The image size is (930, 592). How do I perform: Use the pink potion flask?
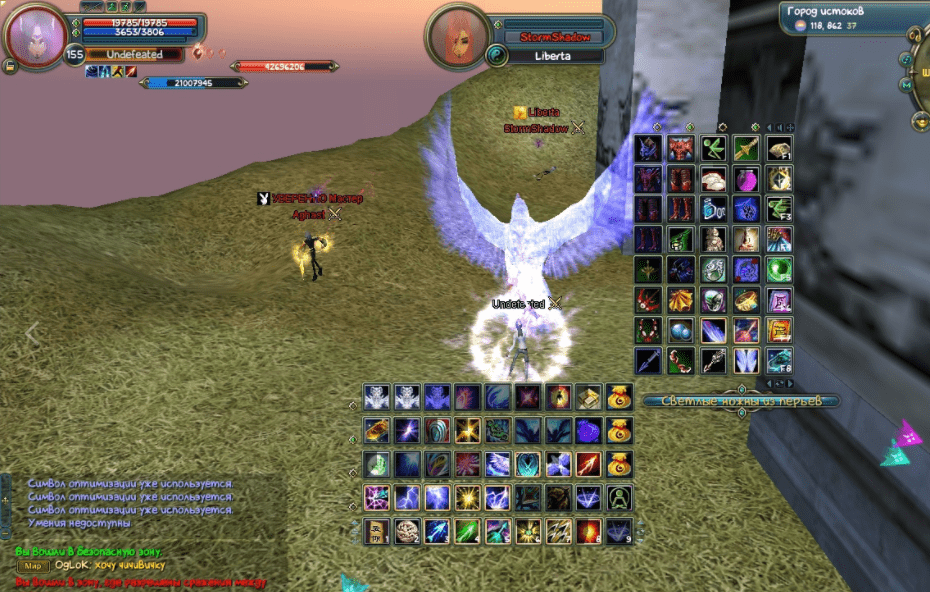pos(746,180)
